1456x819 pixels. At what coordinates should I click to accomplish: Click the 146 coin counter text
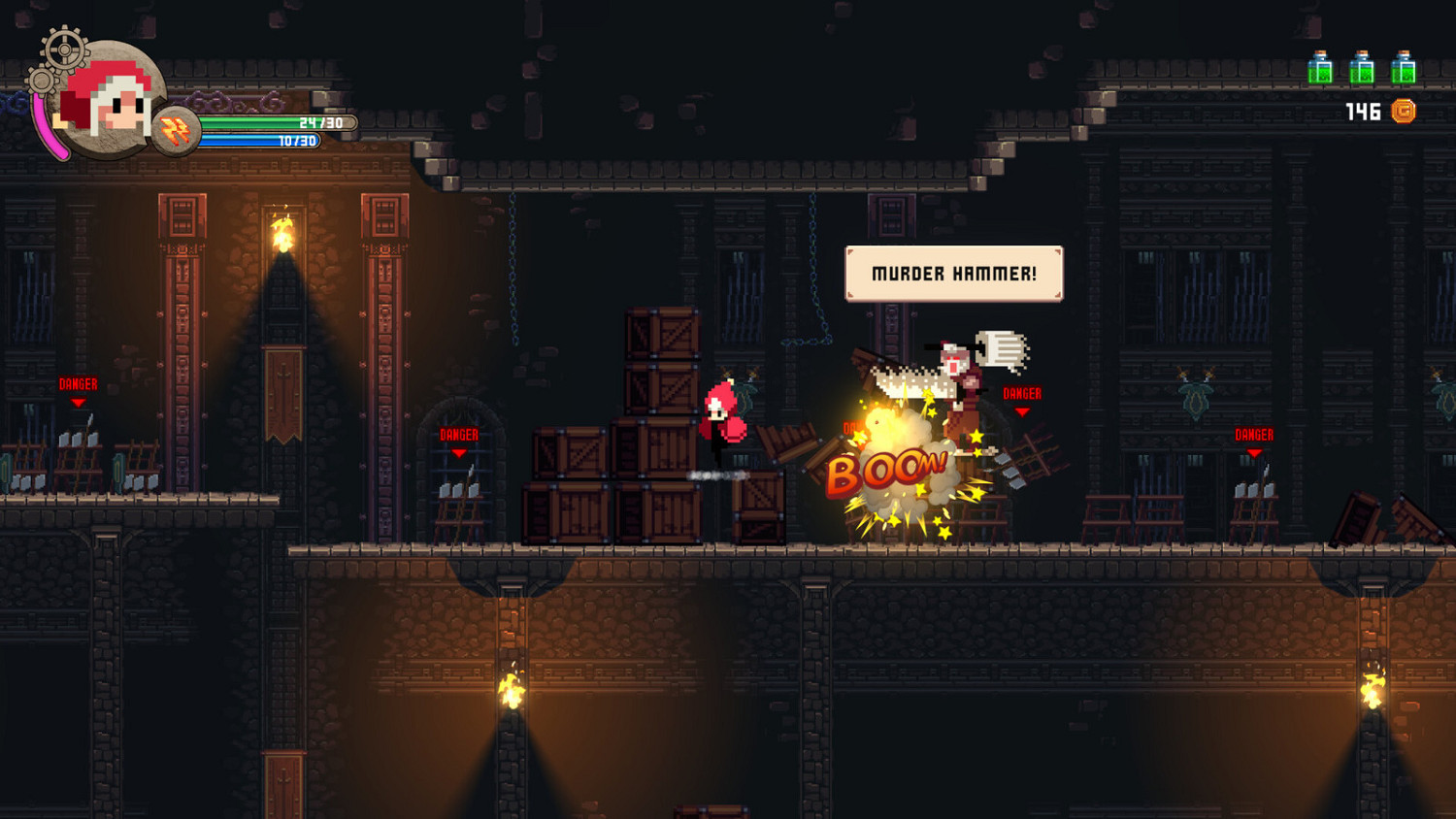coord(1365,111)
